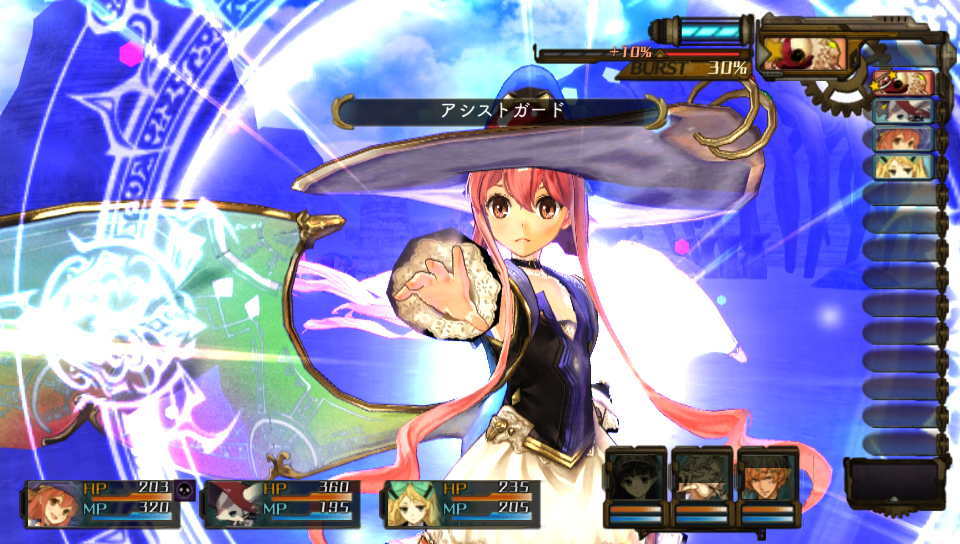Select the white-haired character's turn order portrait
Screen dimensions: 960x544
pyautogui.click(x=903, y=111)
